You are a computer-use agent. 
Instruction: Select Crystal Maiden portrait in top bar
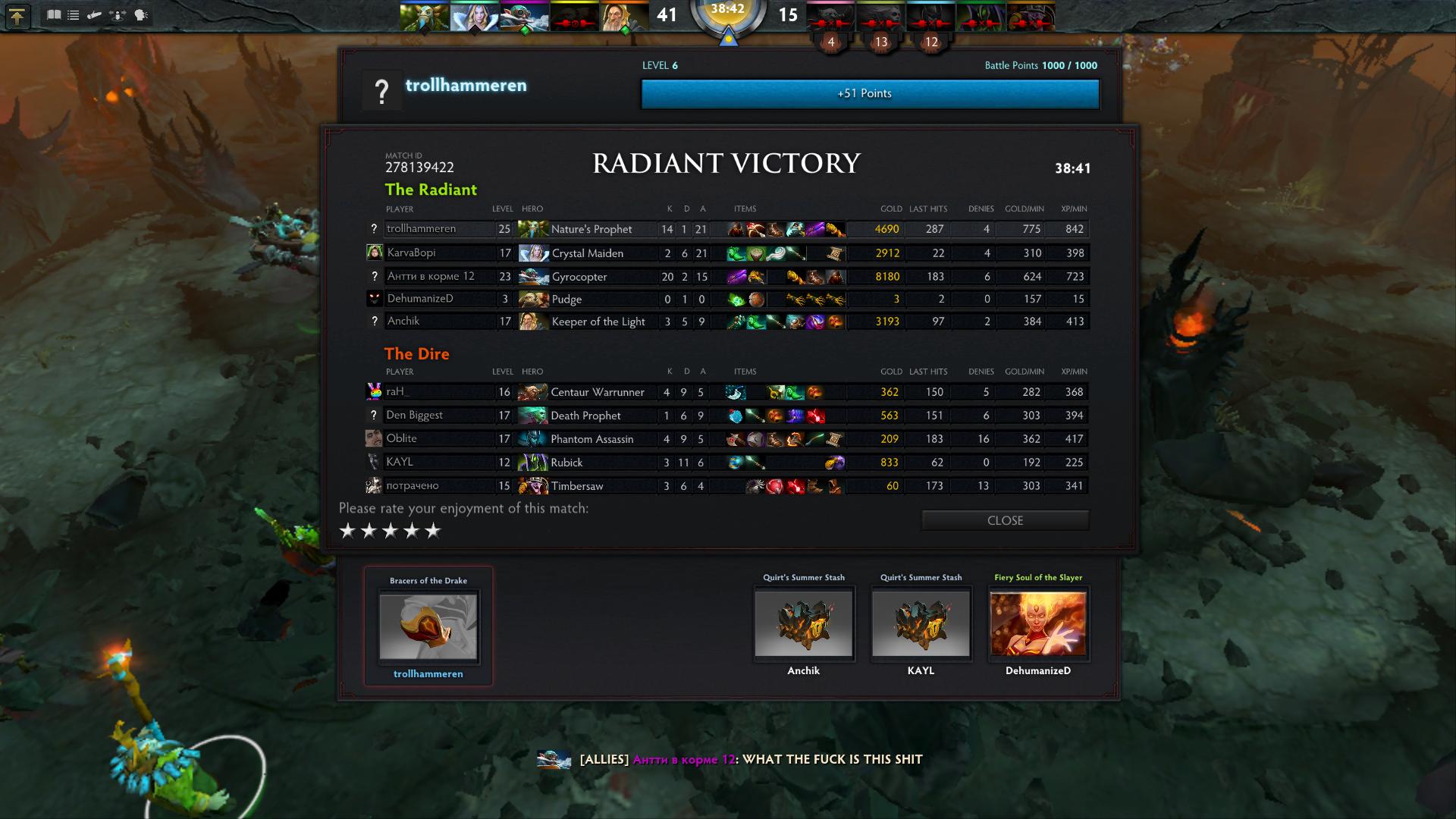point(474,17)
